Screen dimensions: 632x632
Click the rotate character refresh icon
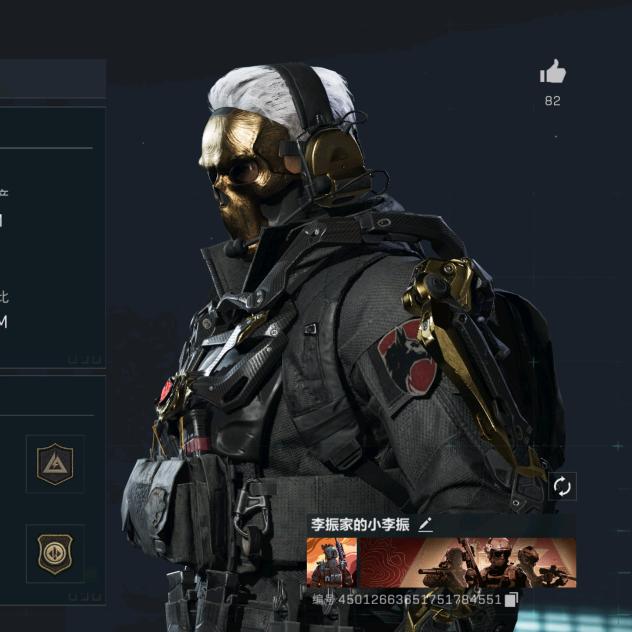[x=562, y=486]
